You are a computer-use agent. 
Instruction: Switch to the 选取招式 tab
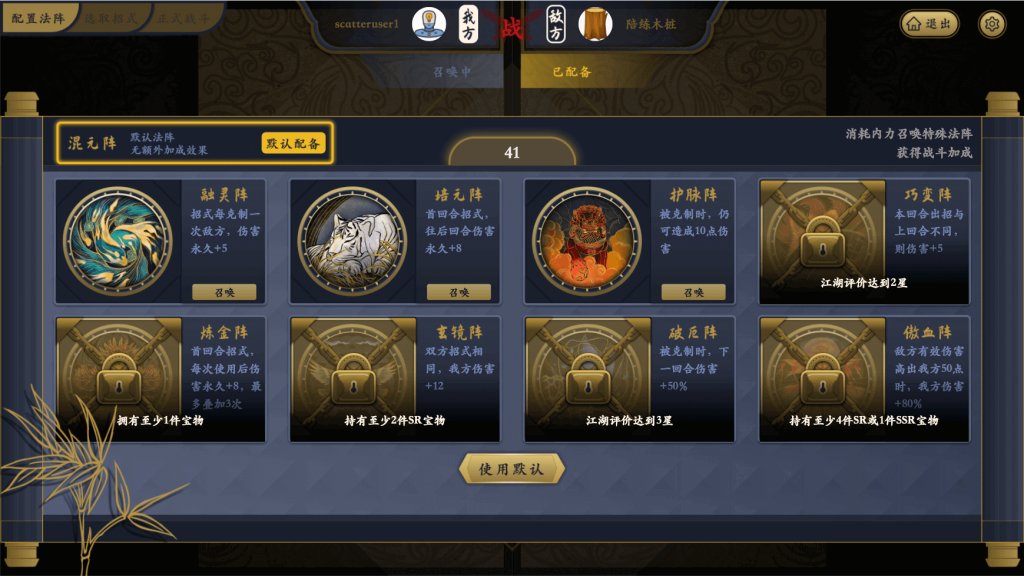coord(112,18)
